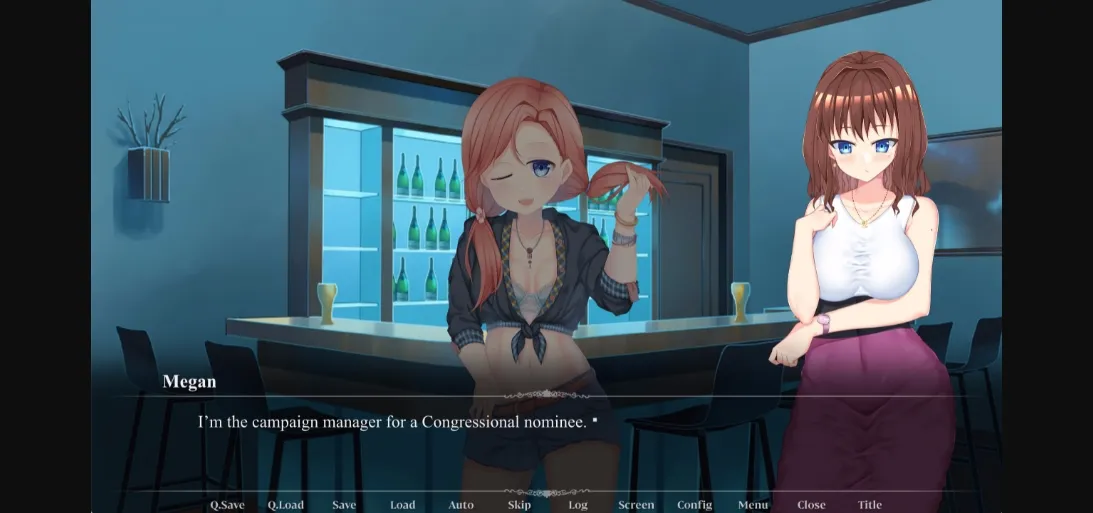The width and height of the screenshot is (1093, 513).
Task: Quick load with Q.Load
Action: tap(285, 505)
